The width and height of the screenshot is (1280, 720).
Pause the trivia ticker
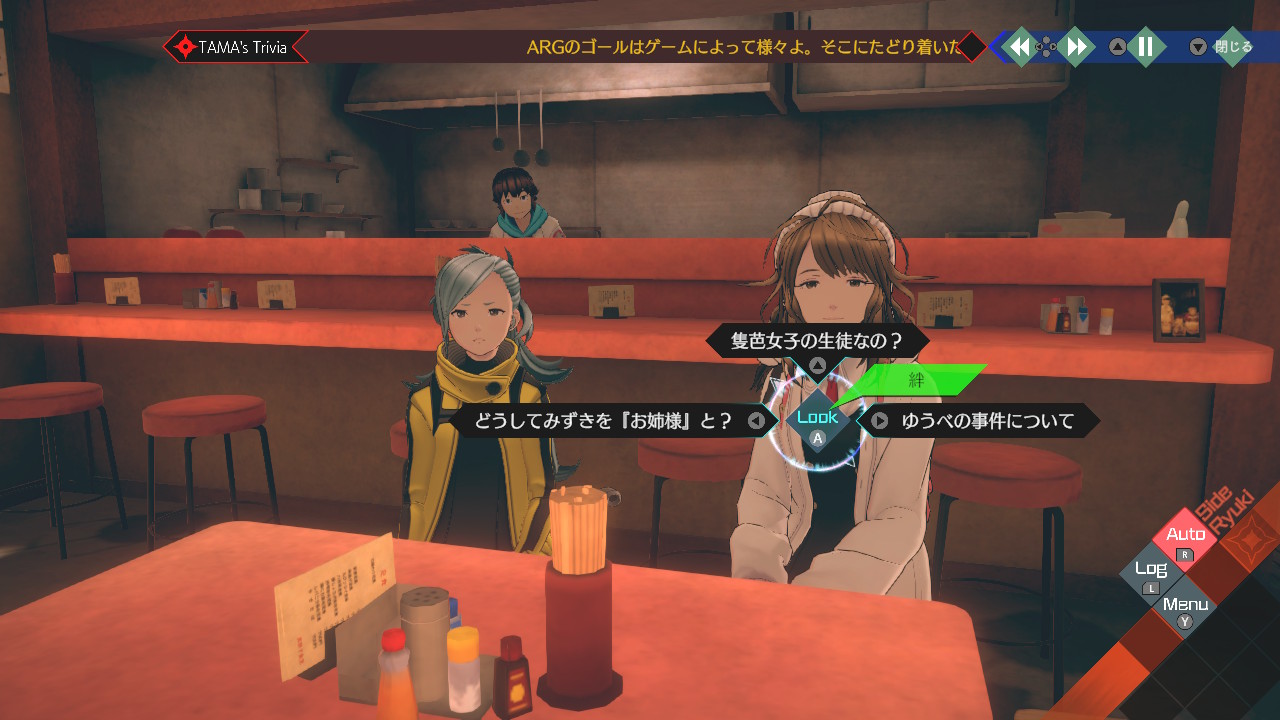pyautogui.click(x=1146, y=47)
